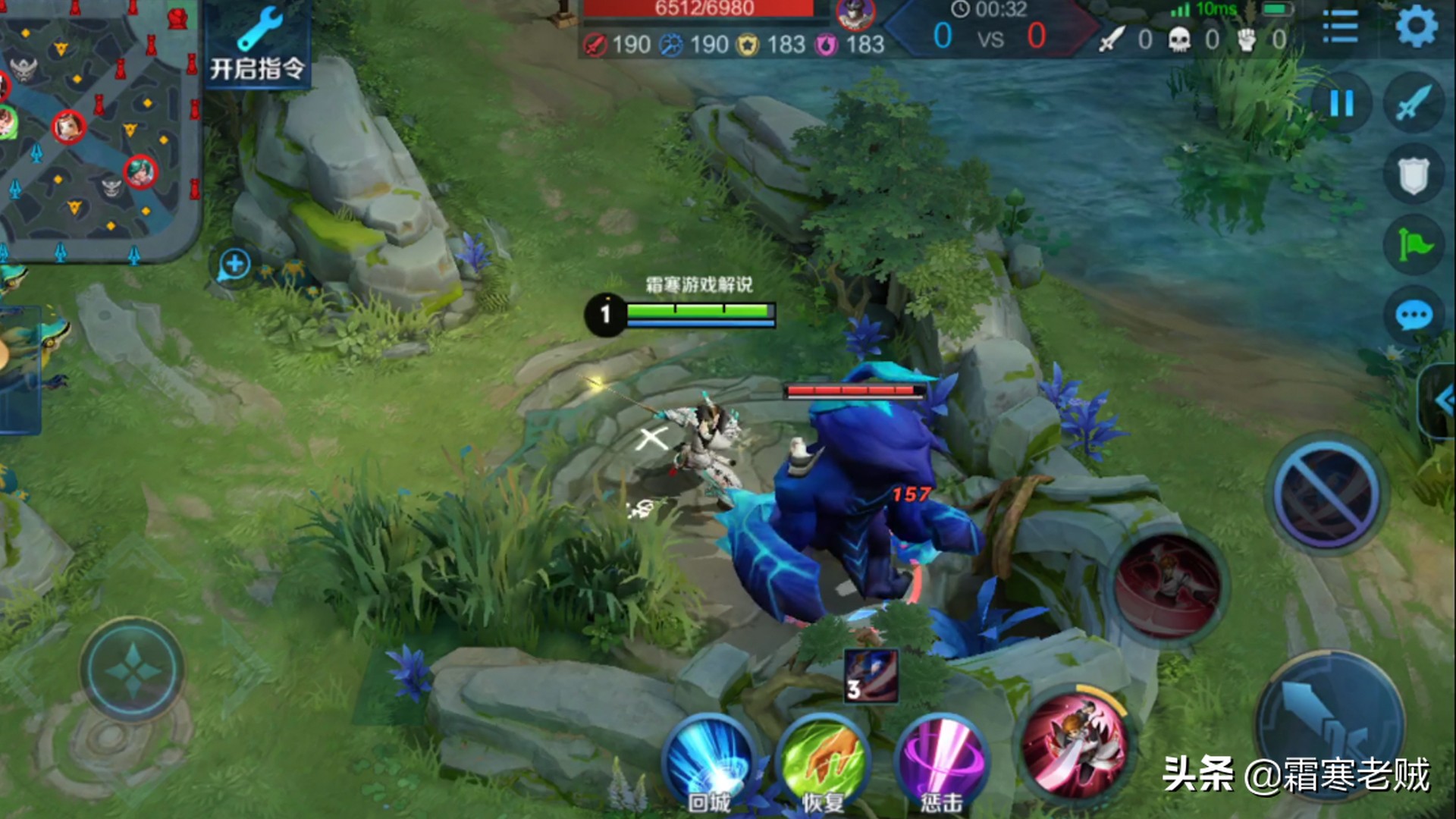This screenshot has height=819, width=1456.
Task: Open the minimap
Action: 99,129
